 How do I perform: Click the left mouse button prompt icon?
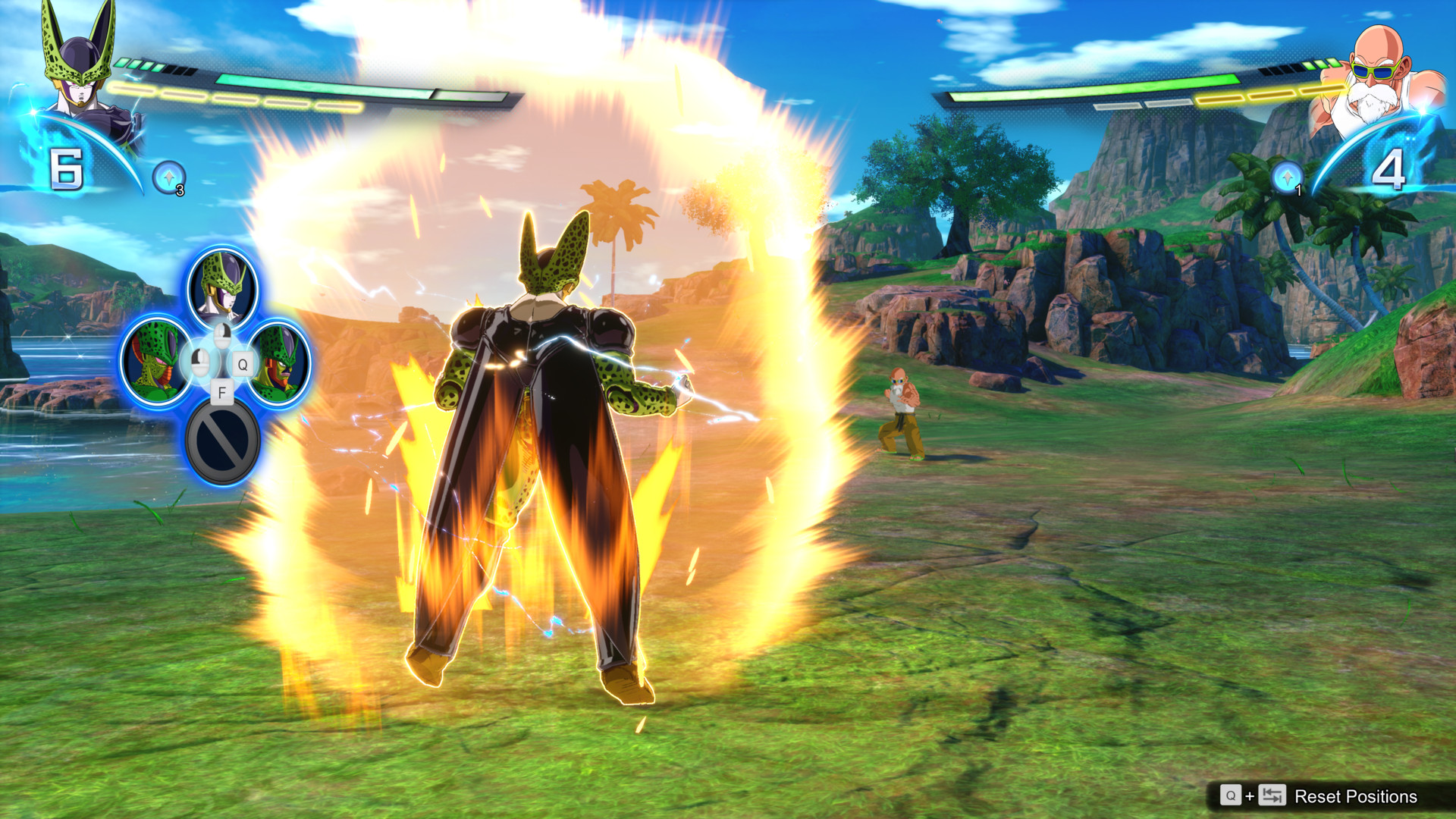tap(199, 364)
